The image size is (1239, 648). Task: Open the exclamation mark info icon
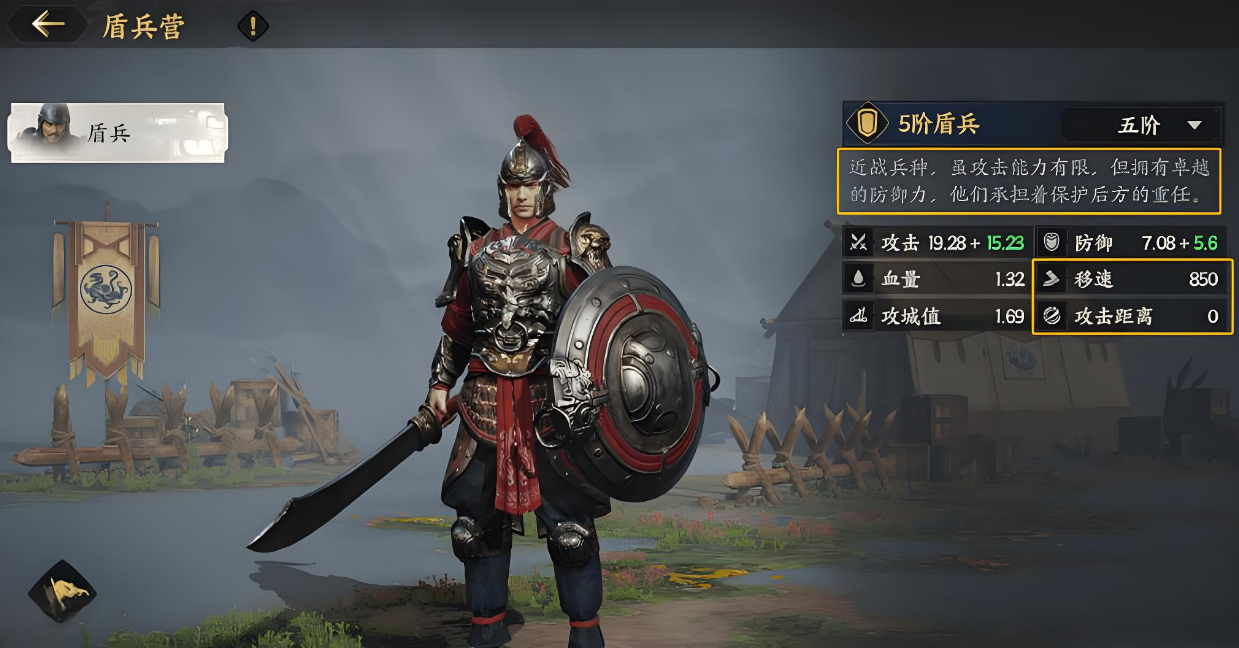[x=253, y=26]
